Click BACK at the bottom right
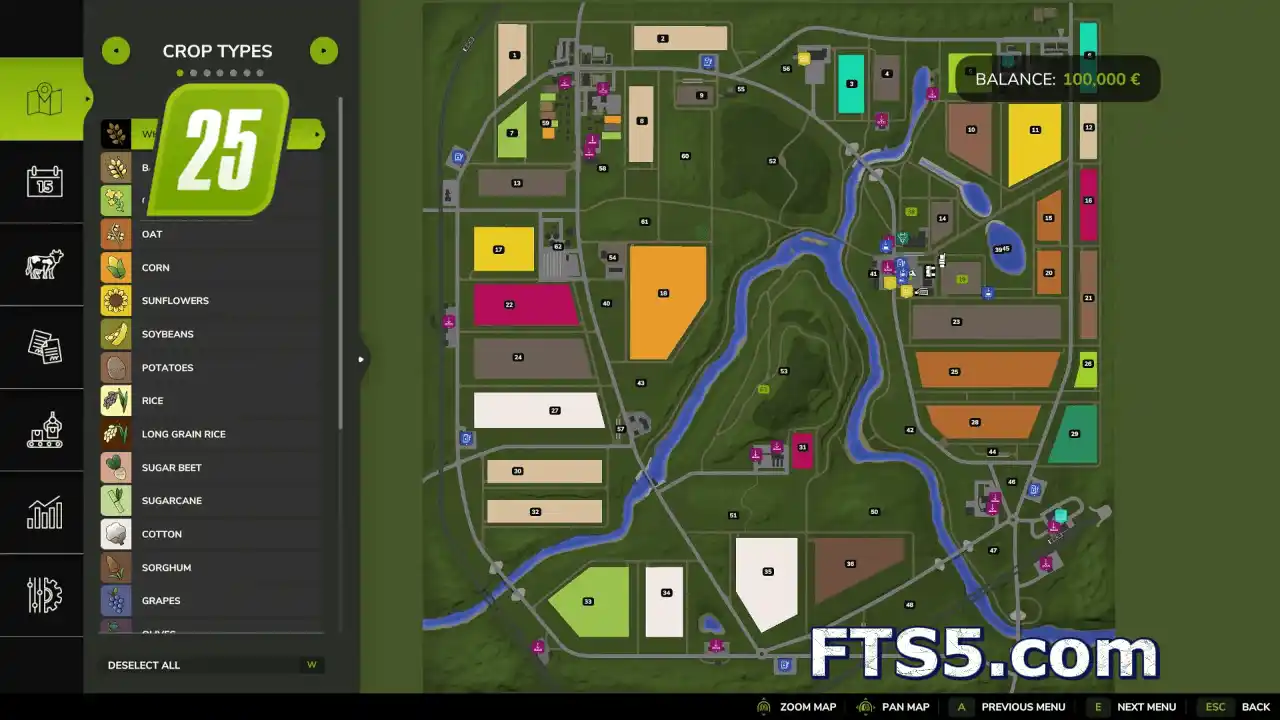1280x720 pixels. pyautogui.click(x=1256, y=706)
